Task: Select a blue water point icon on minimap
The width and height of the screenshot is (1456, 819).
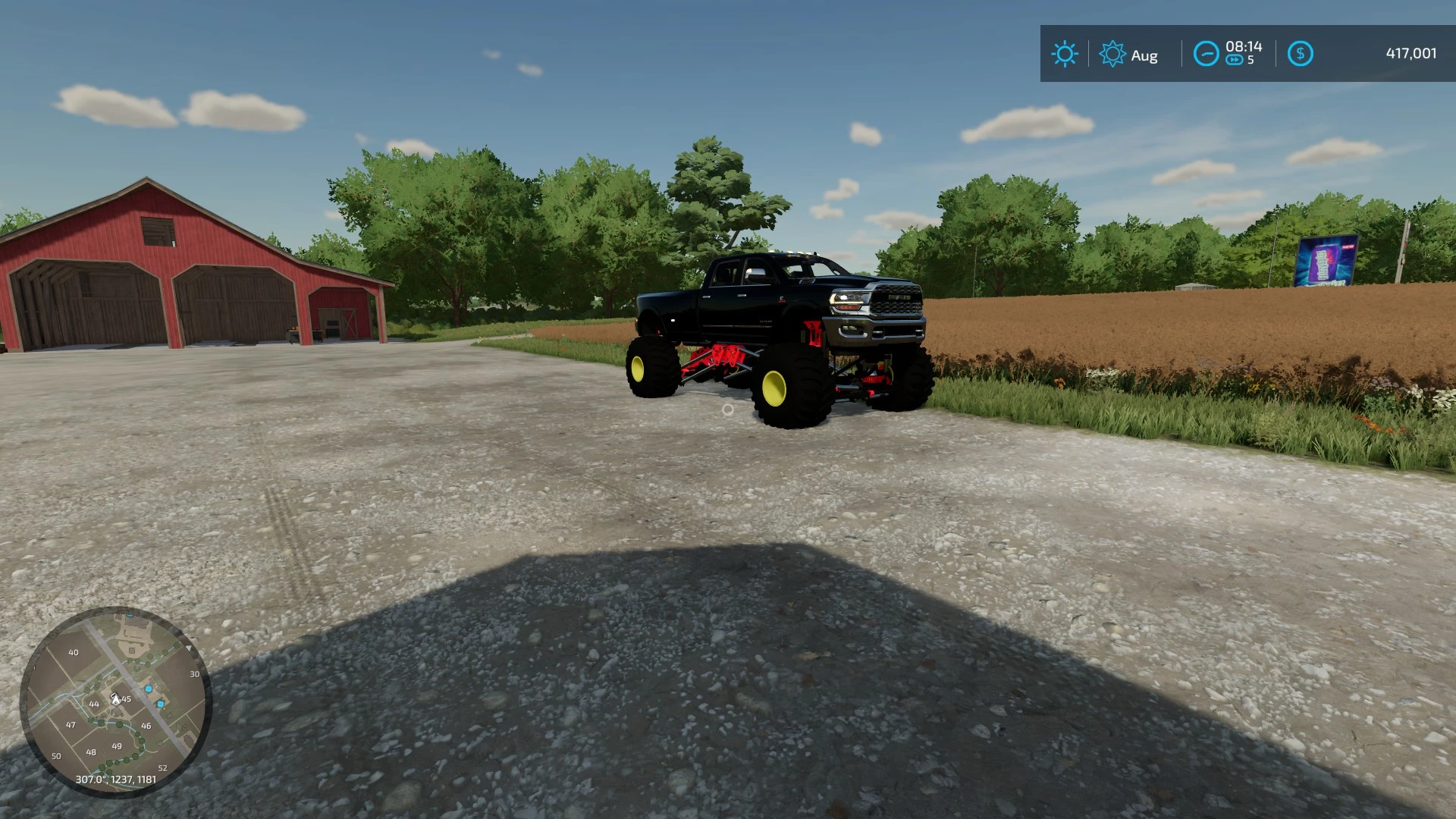Action: pos(149,689)
